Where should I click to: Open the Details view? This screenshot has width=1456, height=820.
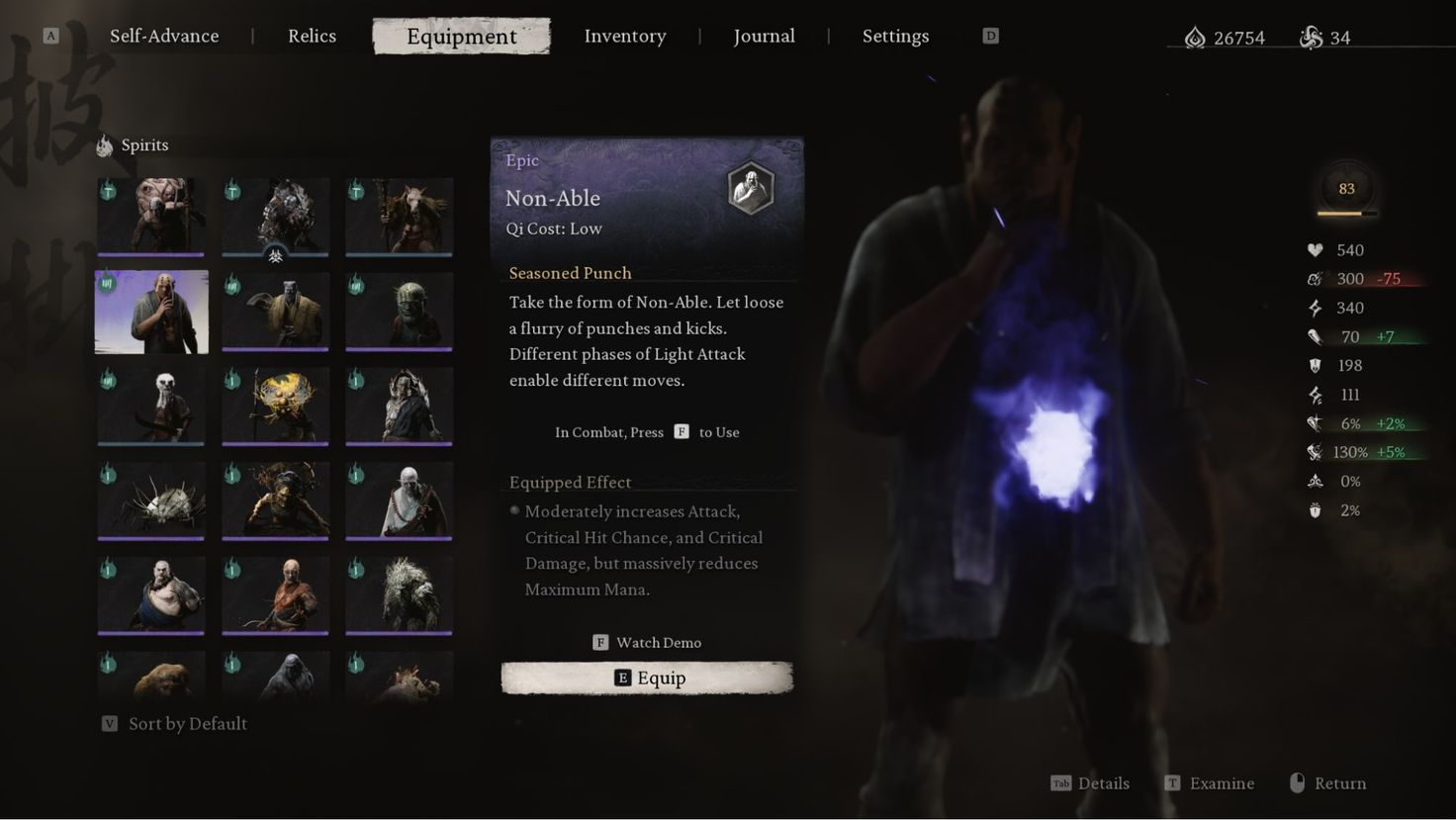[x=1090, y=783]
